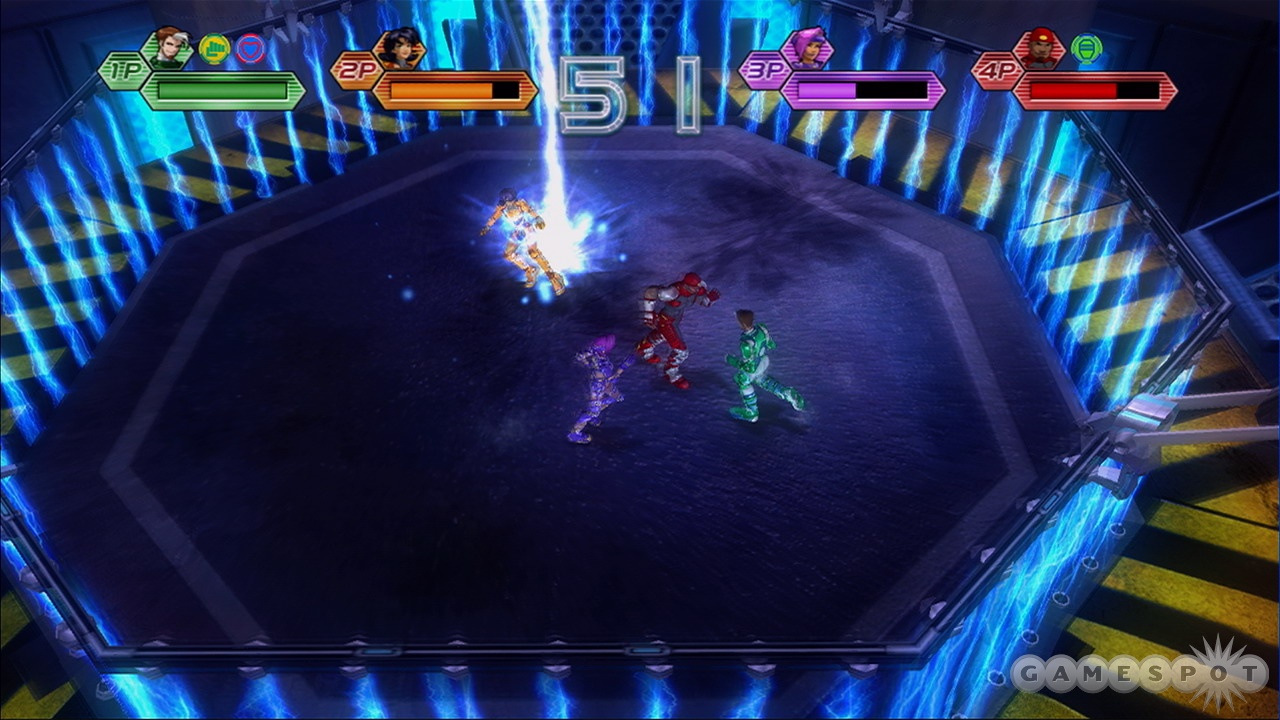
Task: Click the green 1P player tag
Action: coord(122,71)
